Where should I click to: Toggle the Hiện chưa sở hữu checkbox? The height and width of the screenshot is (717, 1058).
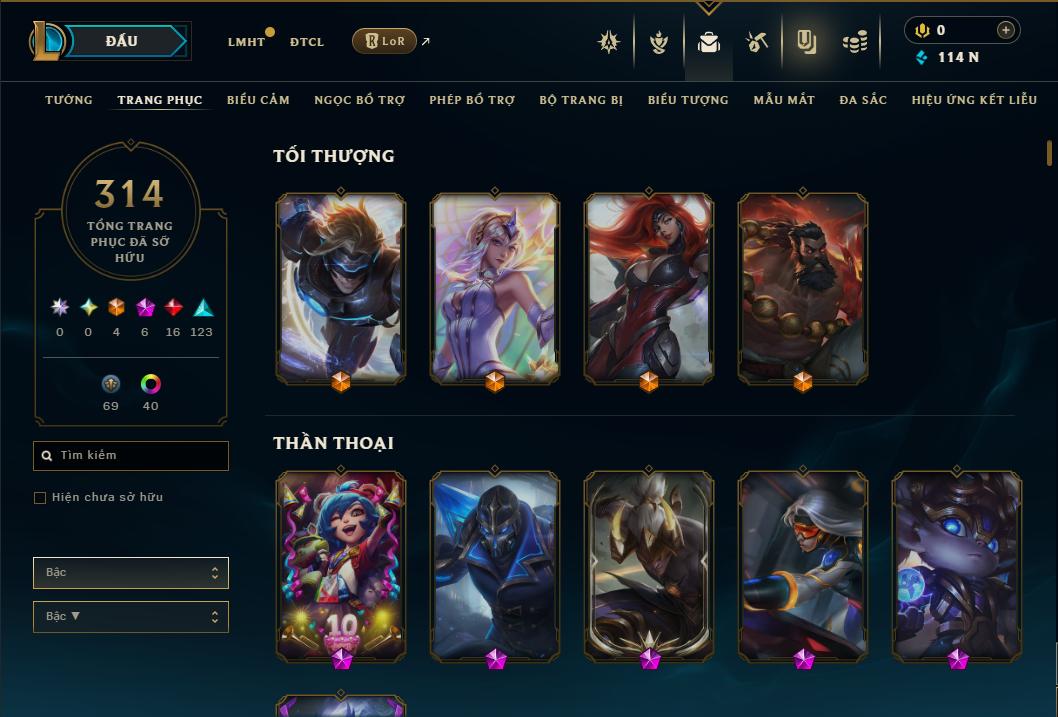40,497
